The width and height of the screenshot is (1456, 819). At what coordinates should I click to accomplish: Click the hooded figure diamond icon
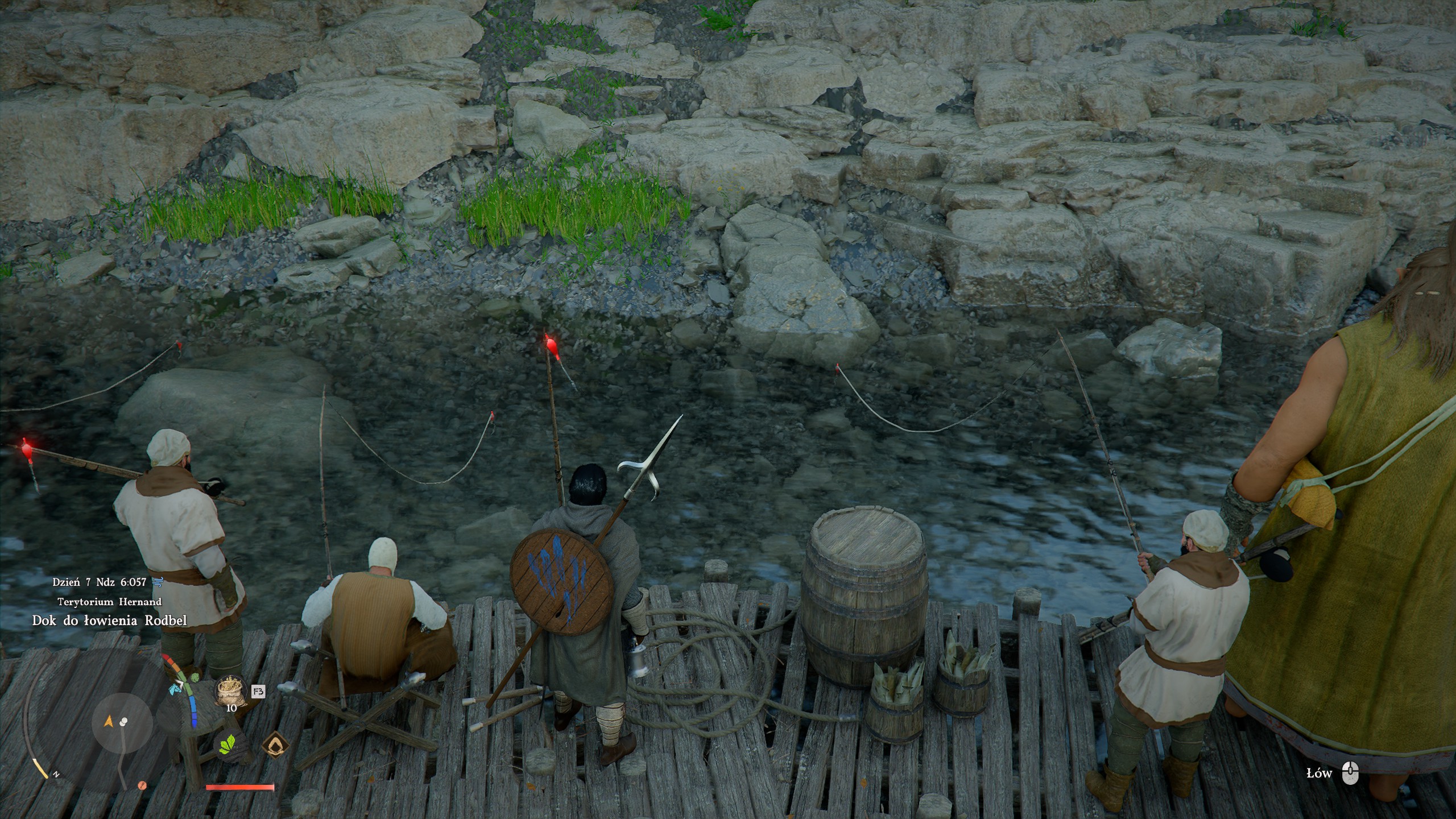[x=275, y=745]
